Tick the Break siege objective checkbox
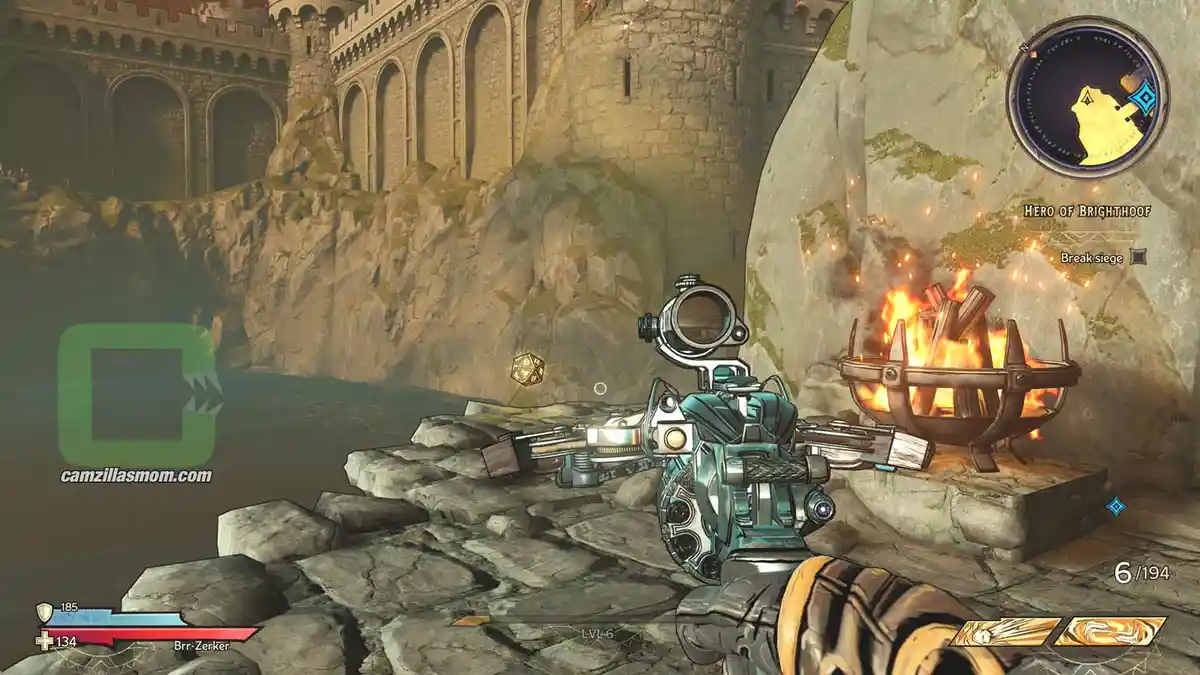Viewport: 1200px width, 675px height. (x=1137, y=258)
